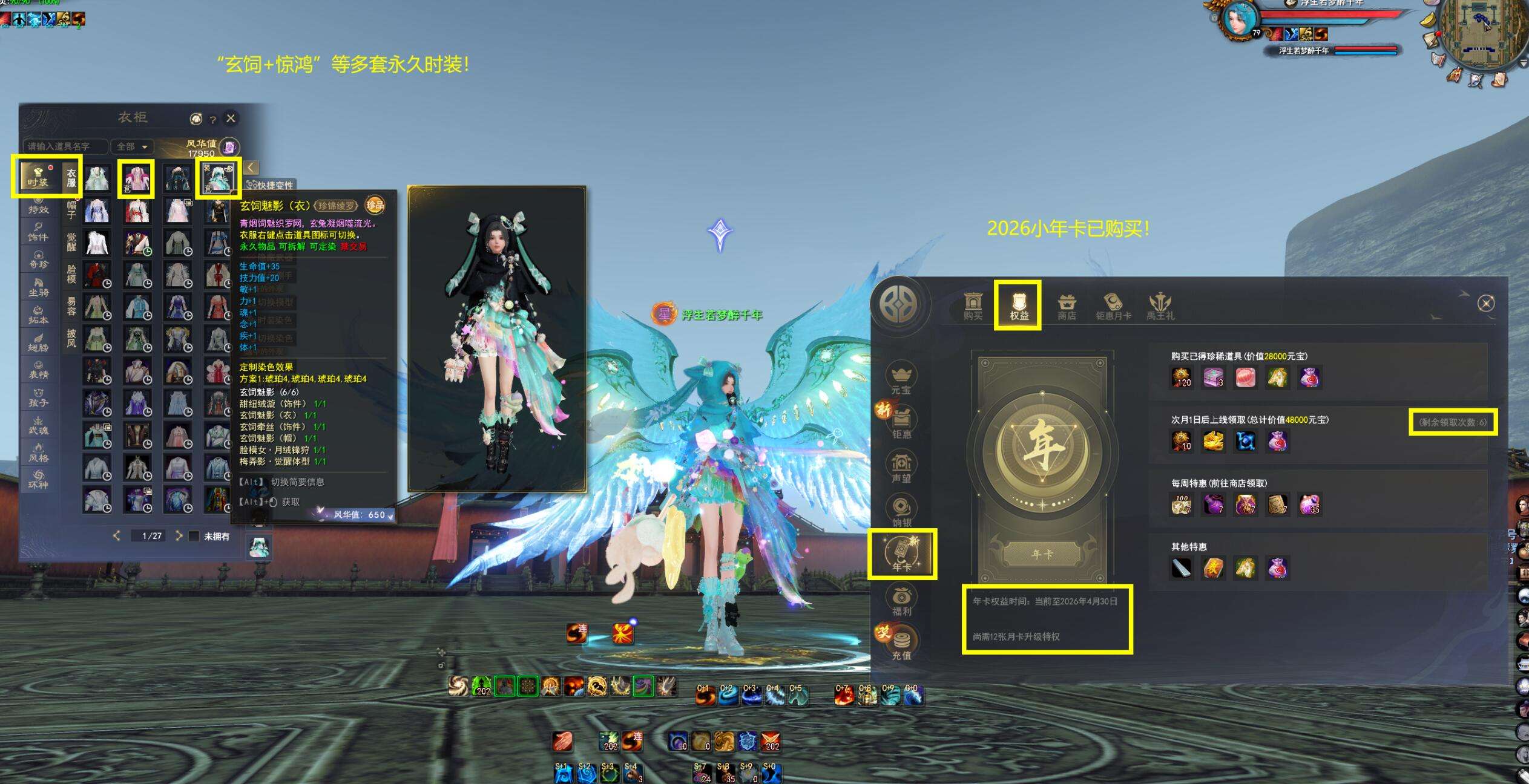
Task: Choose the 帽子 sub-tab
Action: 71,209
